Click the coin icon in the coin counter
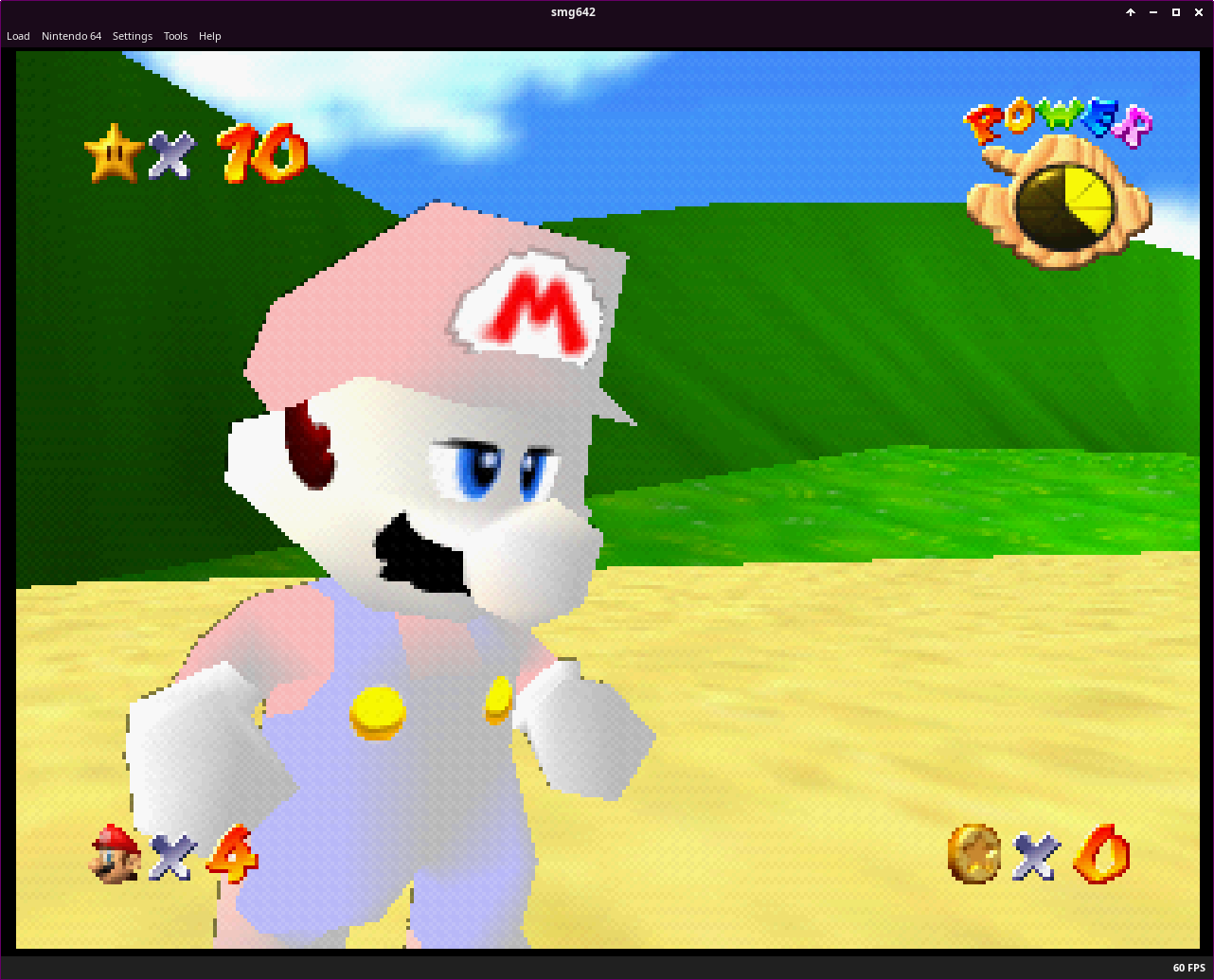1214x980 pixels. (975, 855)
